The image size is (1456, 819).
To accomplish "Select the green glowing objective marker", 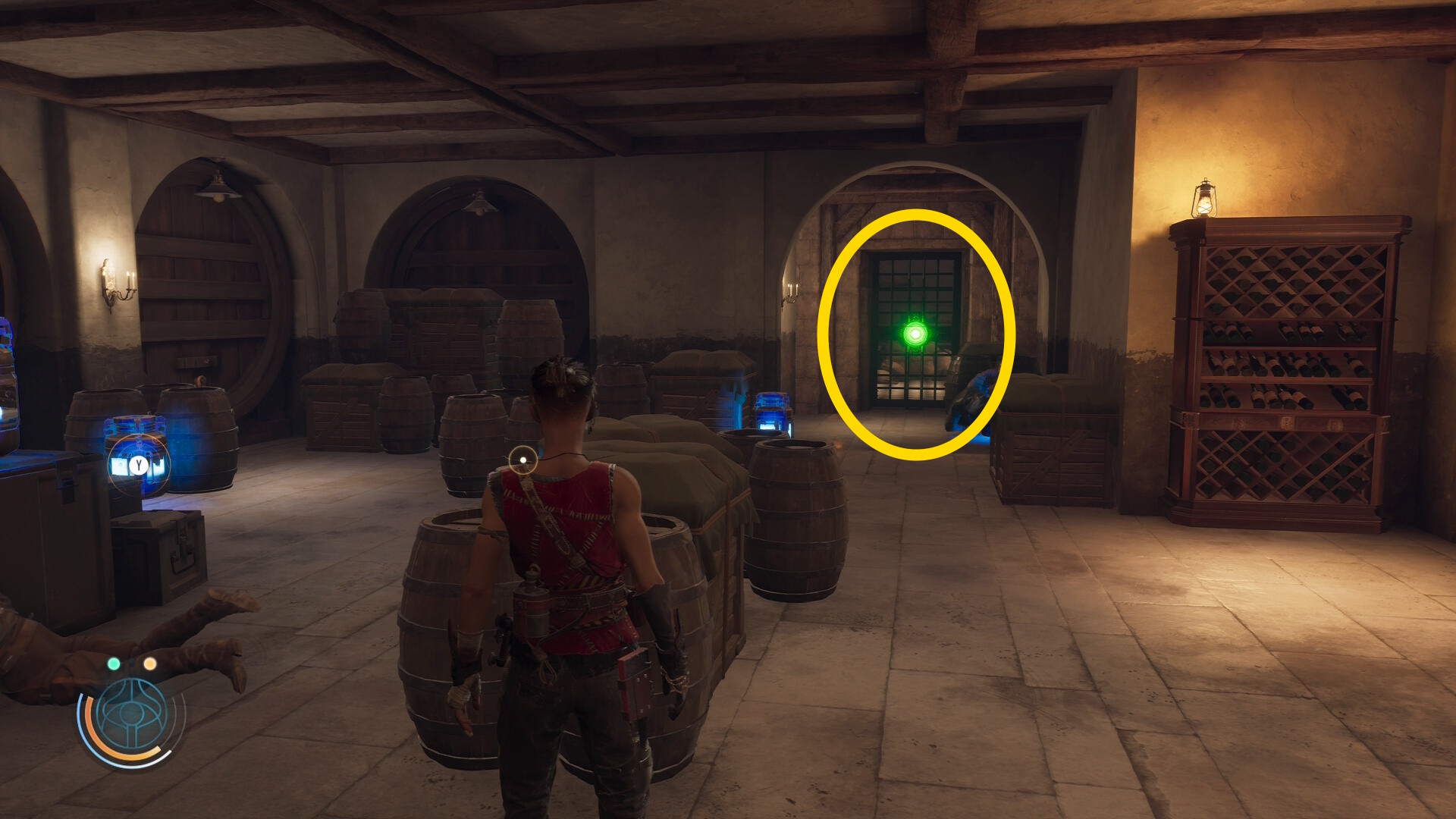I will click(915, 334).
